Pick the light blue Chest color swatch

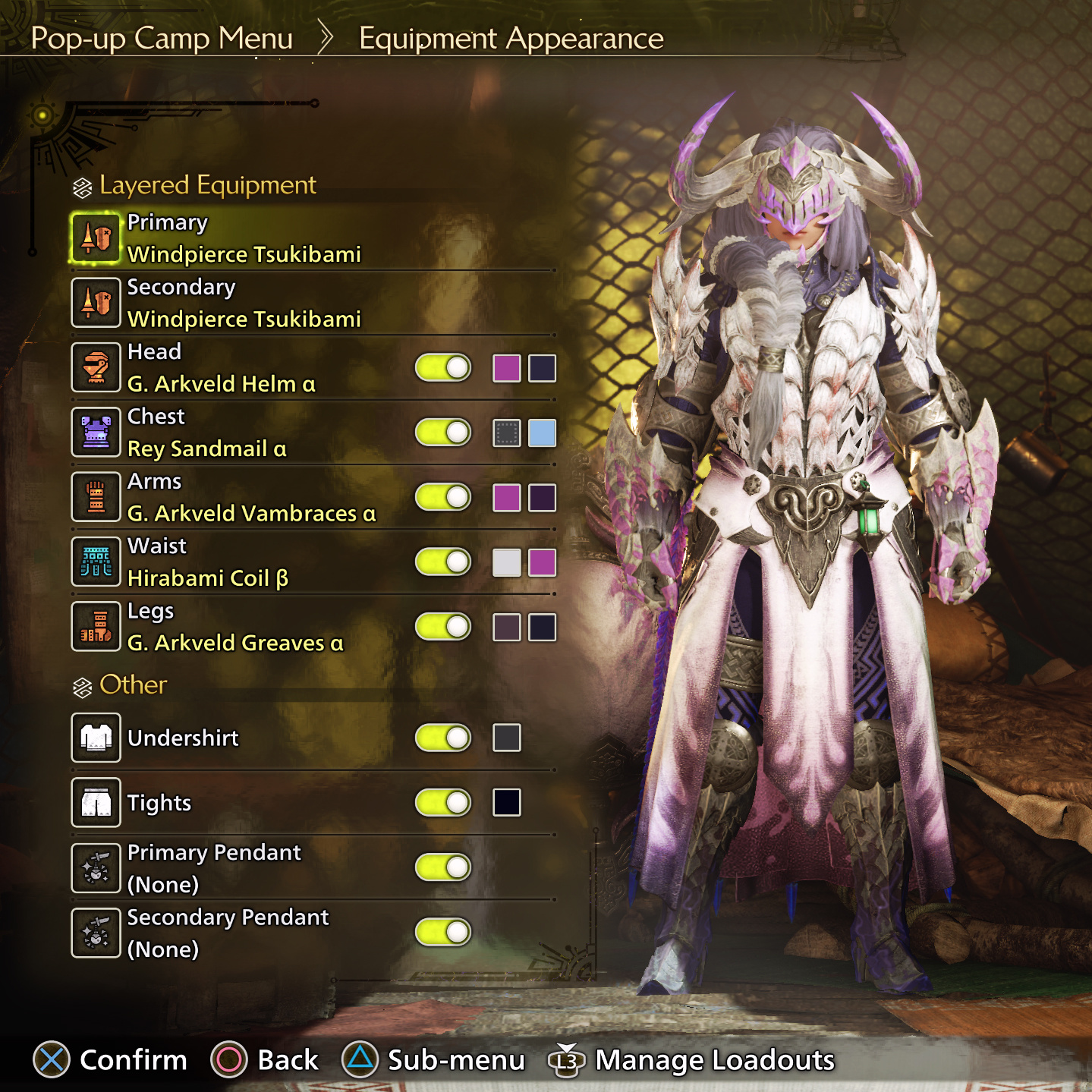point(542,433)
